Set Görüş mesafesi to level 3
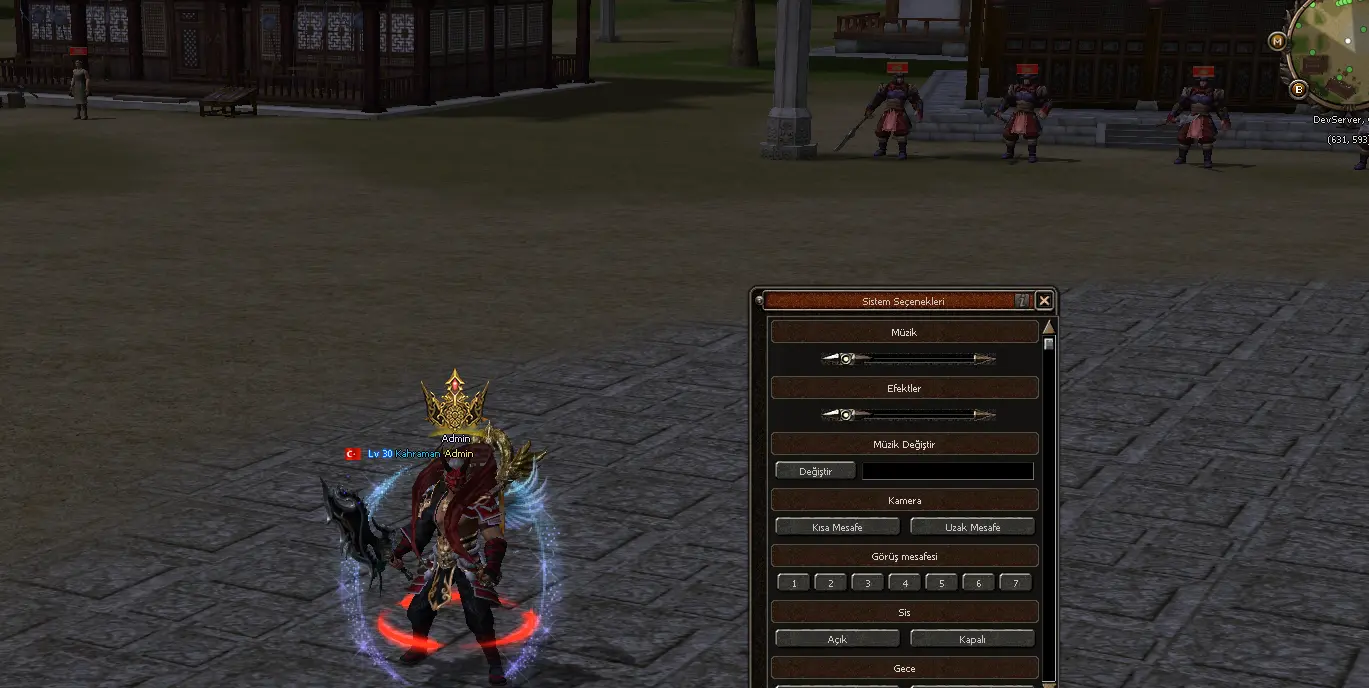The width and height of the screenshot is (1369, 688). [x=868, y=583]
